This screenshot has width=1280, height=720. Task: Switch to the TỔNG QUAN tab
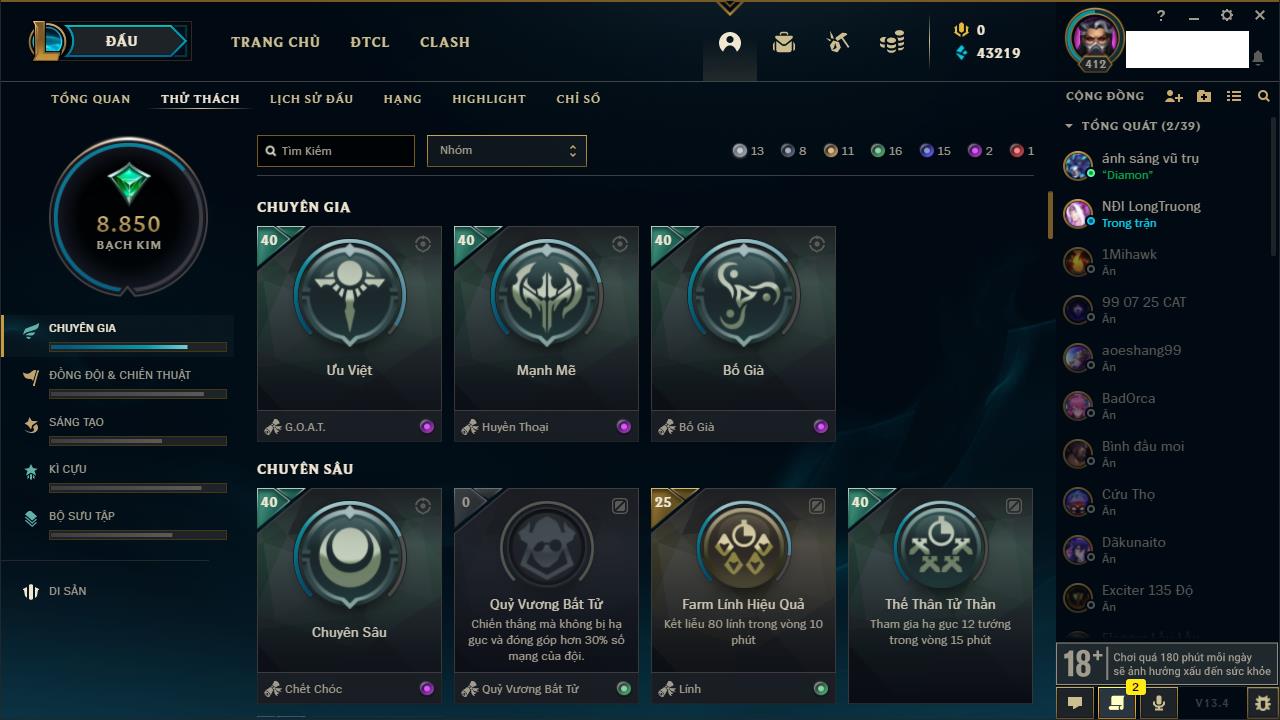91,99
